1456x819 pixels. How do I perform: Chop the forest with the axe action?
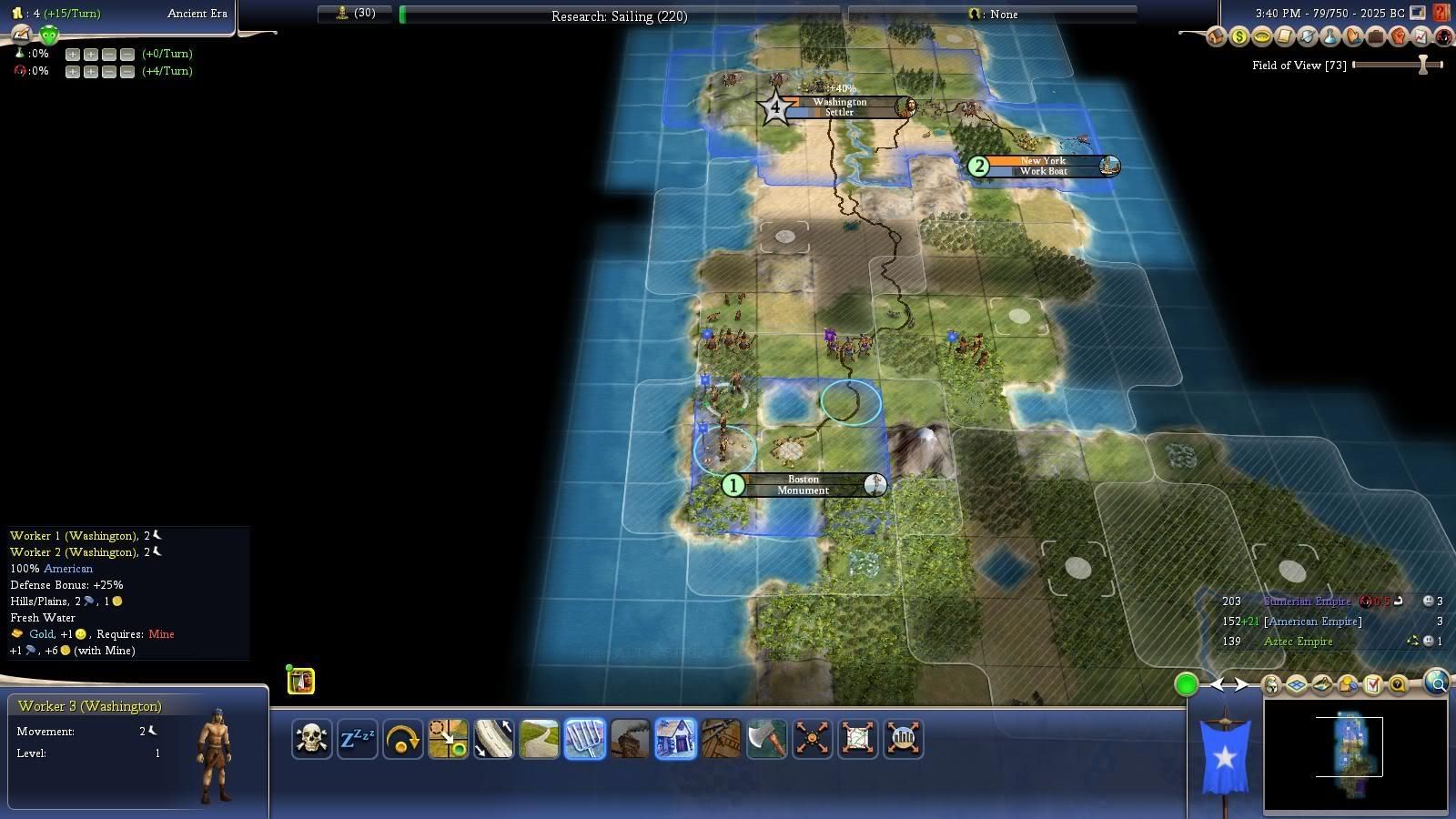766,738
